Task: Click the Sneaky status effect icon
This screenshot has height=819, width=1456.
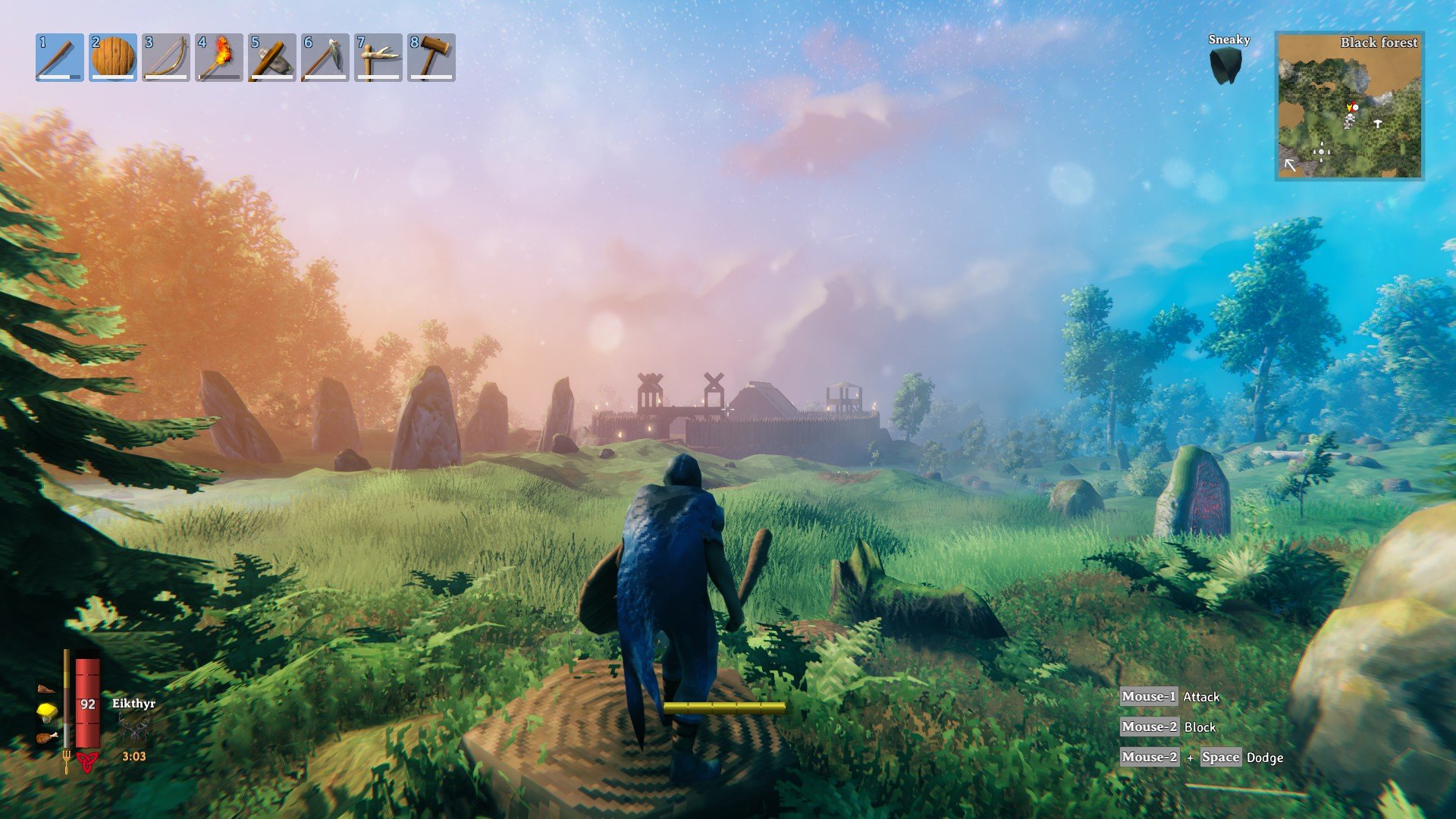Action: coord(1225,66)
